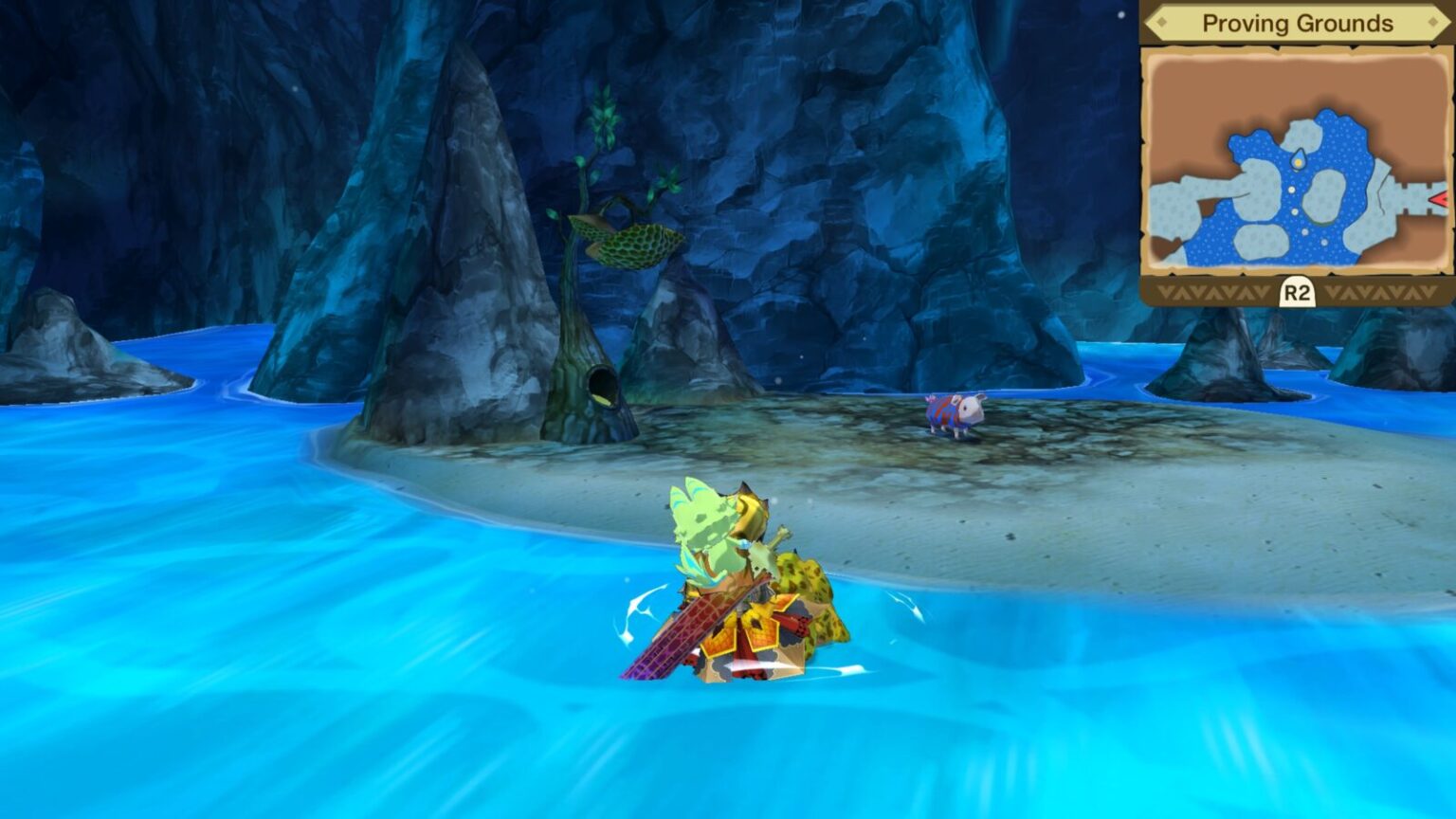Select a white item dot on the minimap
This screenshot has height=819, width=1456.
[x=1292, y=190]
